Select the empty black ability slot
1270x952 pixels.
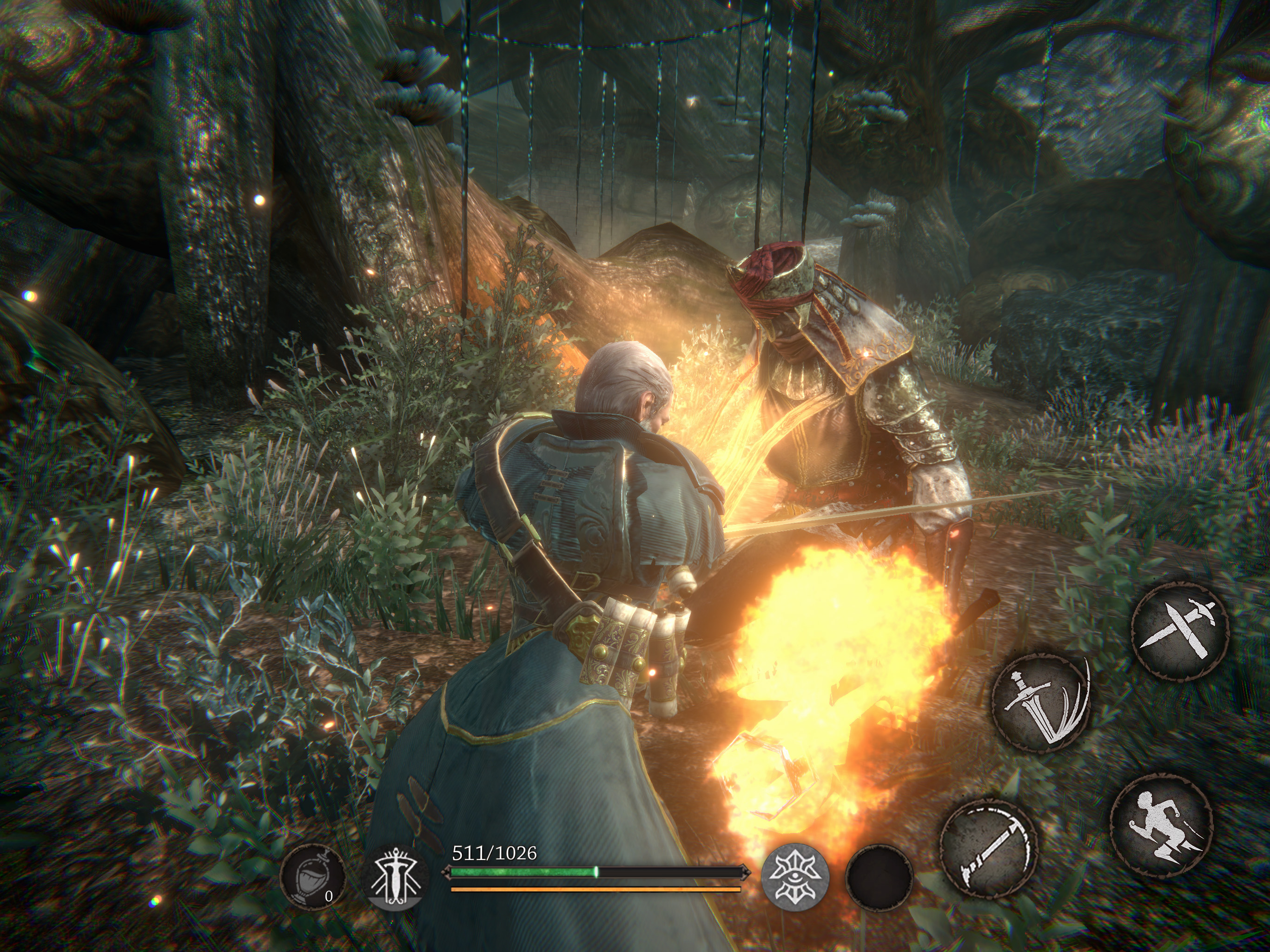879,877
